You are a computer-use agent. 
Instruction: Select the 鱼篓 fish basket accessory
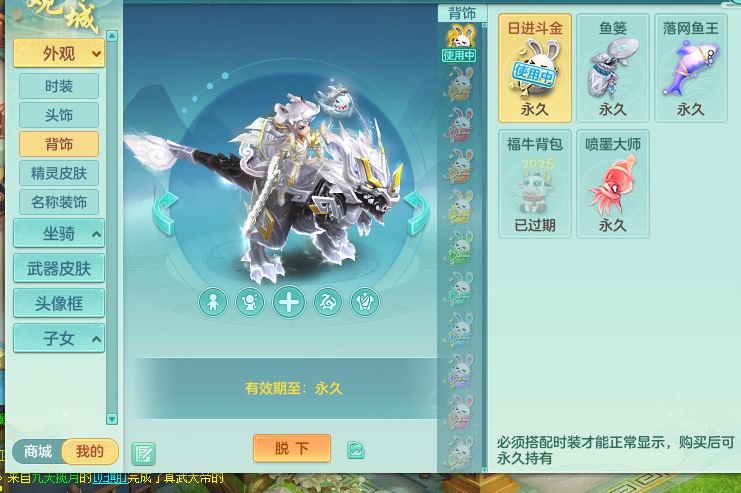pos(613,68)
